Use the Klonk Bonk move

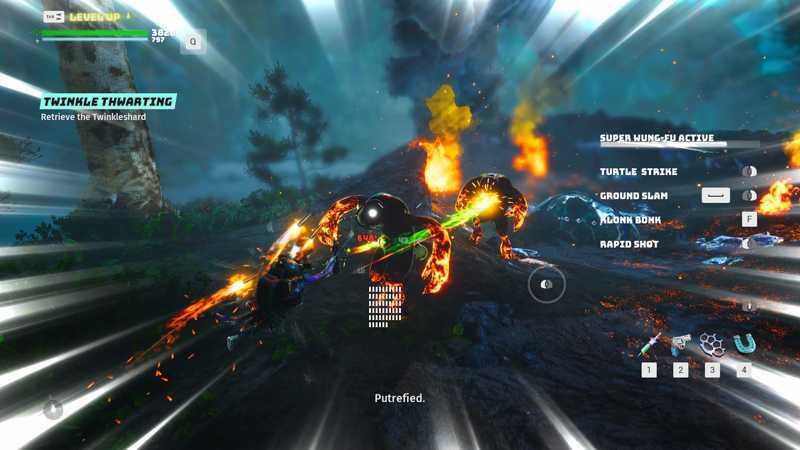(x=630, y=219)
